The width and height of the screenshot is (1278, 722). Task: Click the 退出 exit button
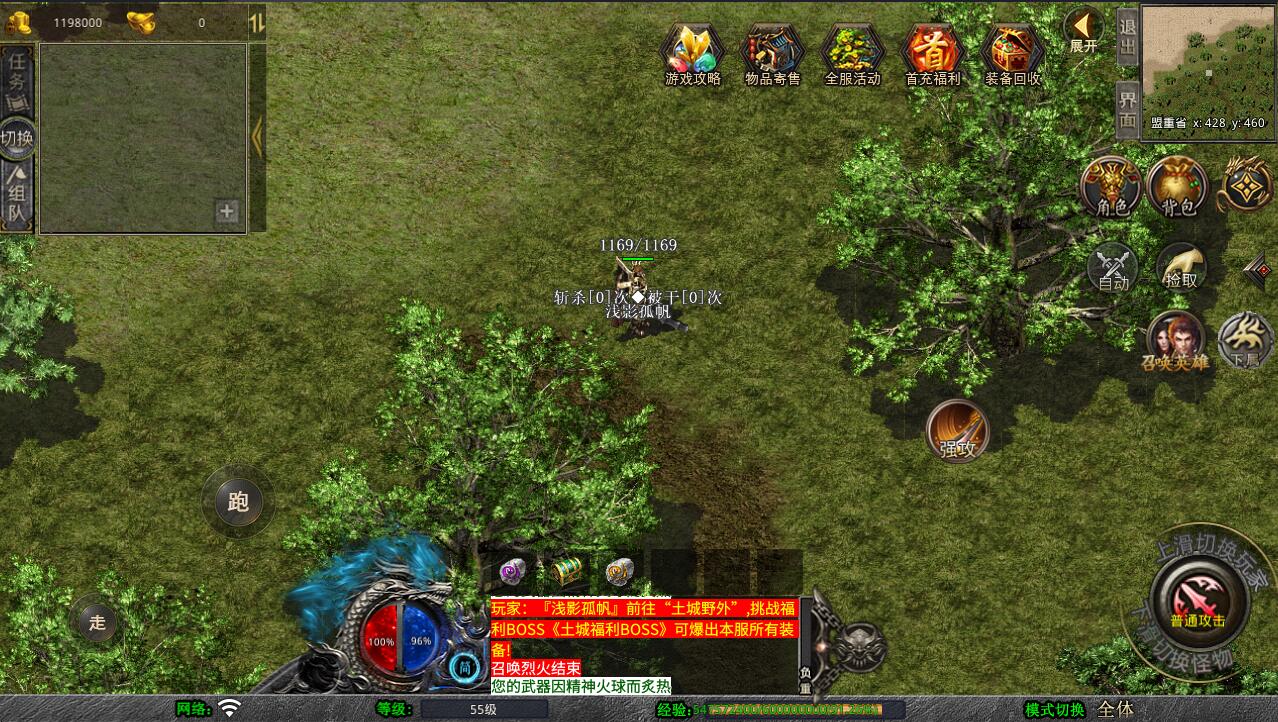pos(1127,37)
